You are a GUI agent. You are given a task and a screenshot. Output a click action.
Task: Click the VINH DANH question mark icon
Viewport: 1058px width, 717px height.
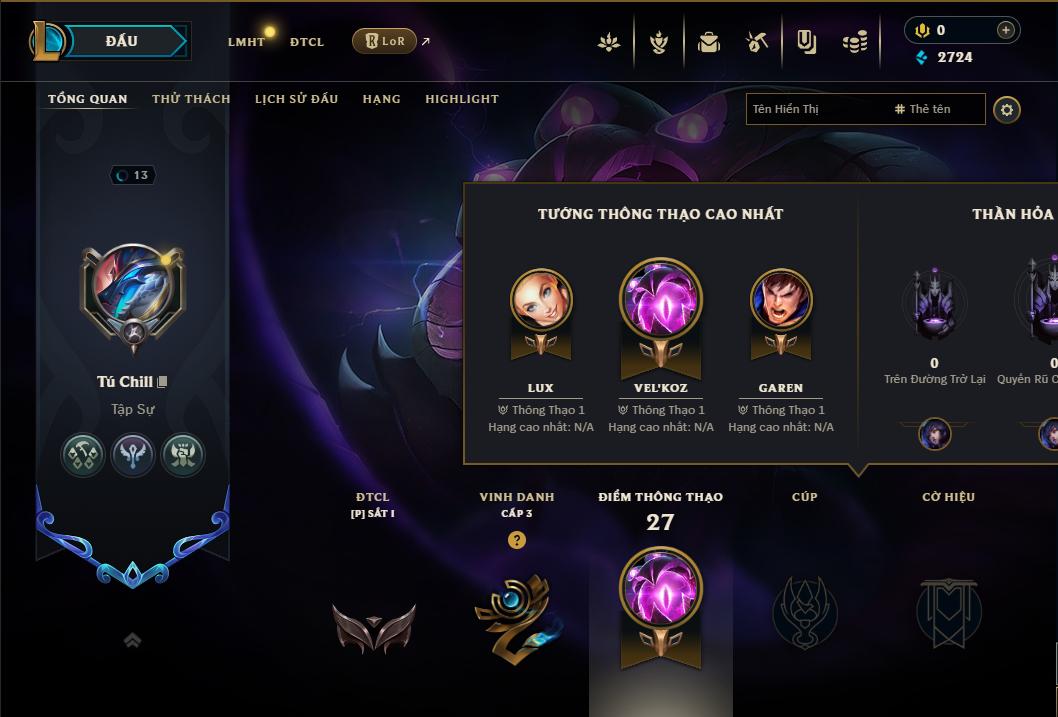(x=517, y=540)
